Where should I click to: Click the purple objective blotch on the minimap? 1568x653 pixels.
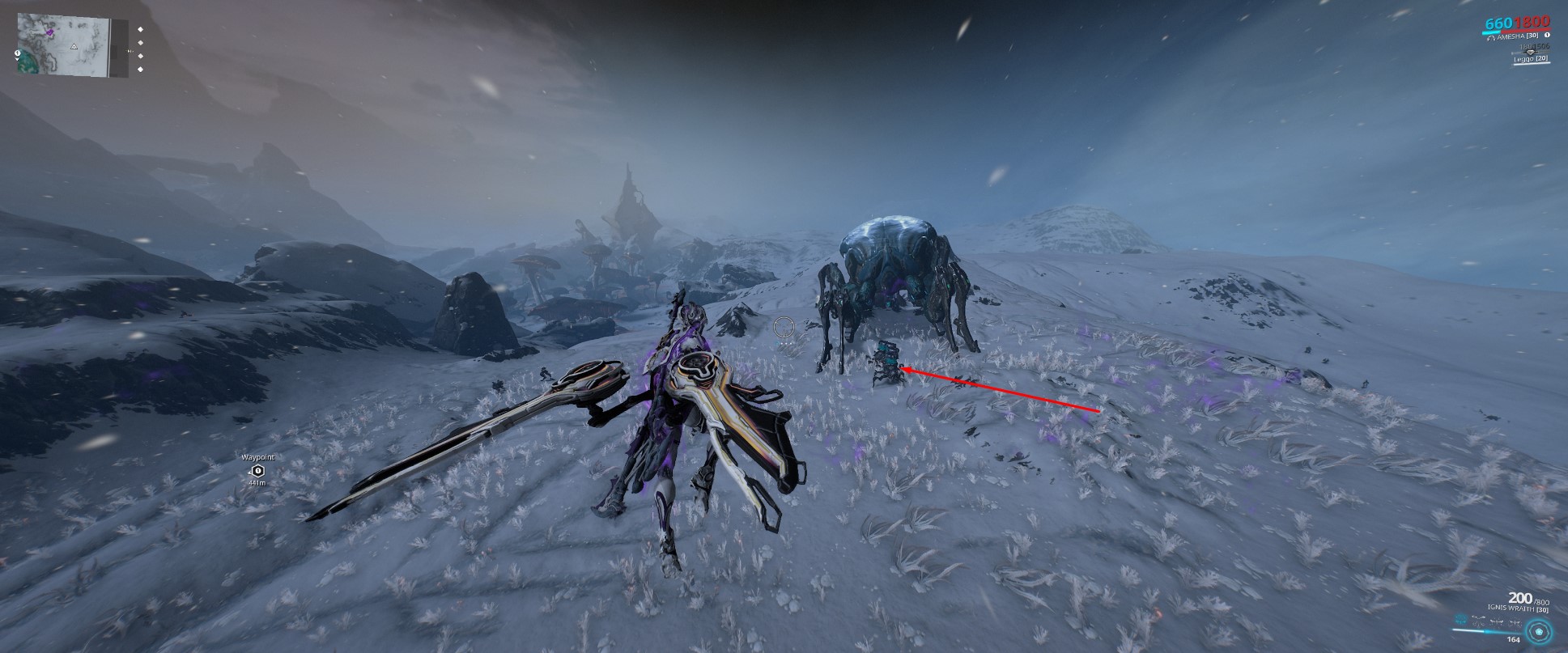click(x=50, y=32)
